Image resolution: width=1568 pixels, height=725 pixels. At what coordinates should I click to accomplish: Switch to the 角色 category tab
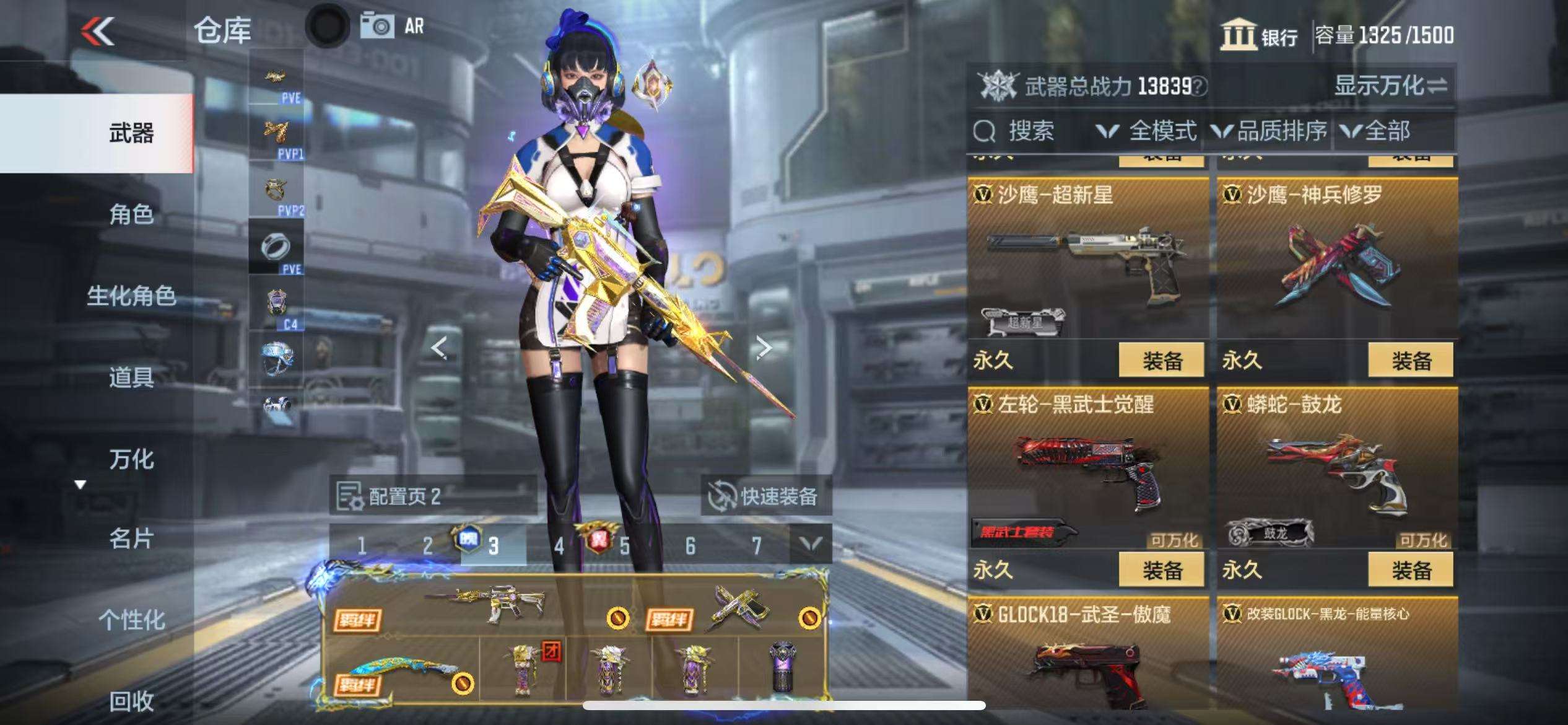pos(131,214)
